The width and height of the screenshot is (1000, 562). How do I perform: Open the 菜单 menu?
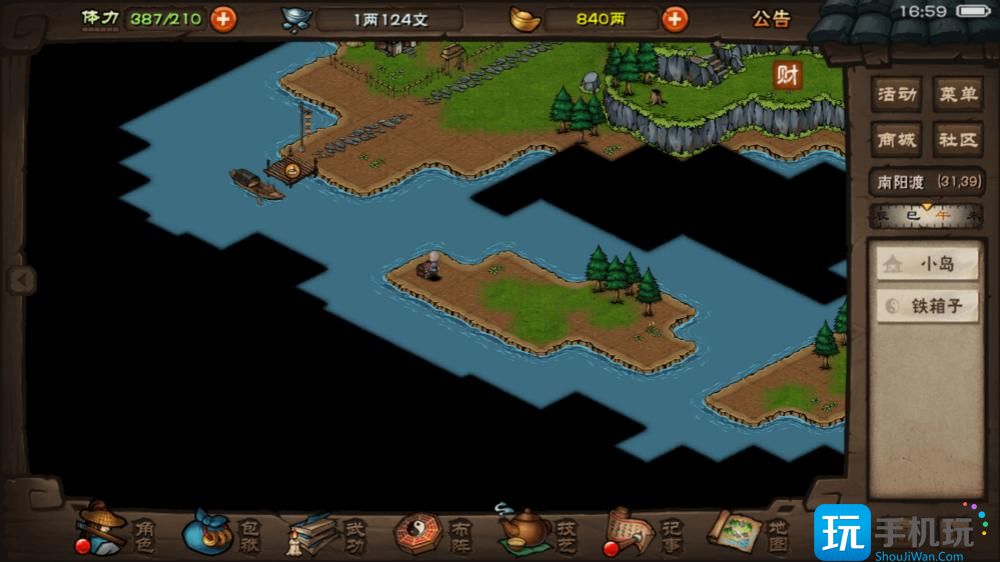(957, 95)
